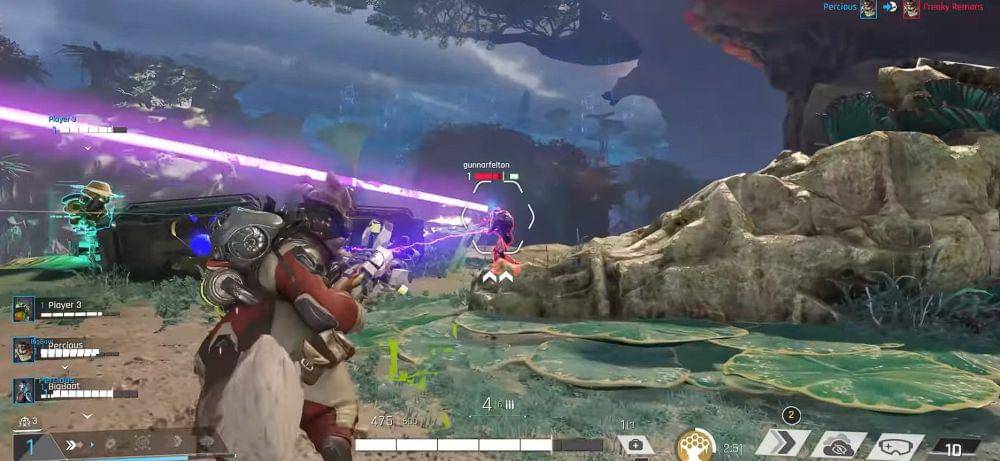Image resolution: width=1000 pixels, height=461 pixels.
Task: Select BigBoot's squad portrait
Action: pos(24,390)
